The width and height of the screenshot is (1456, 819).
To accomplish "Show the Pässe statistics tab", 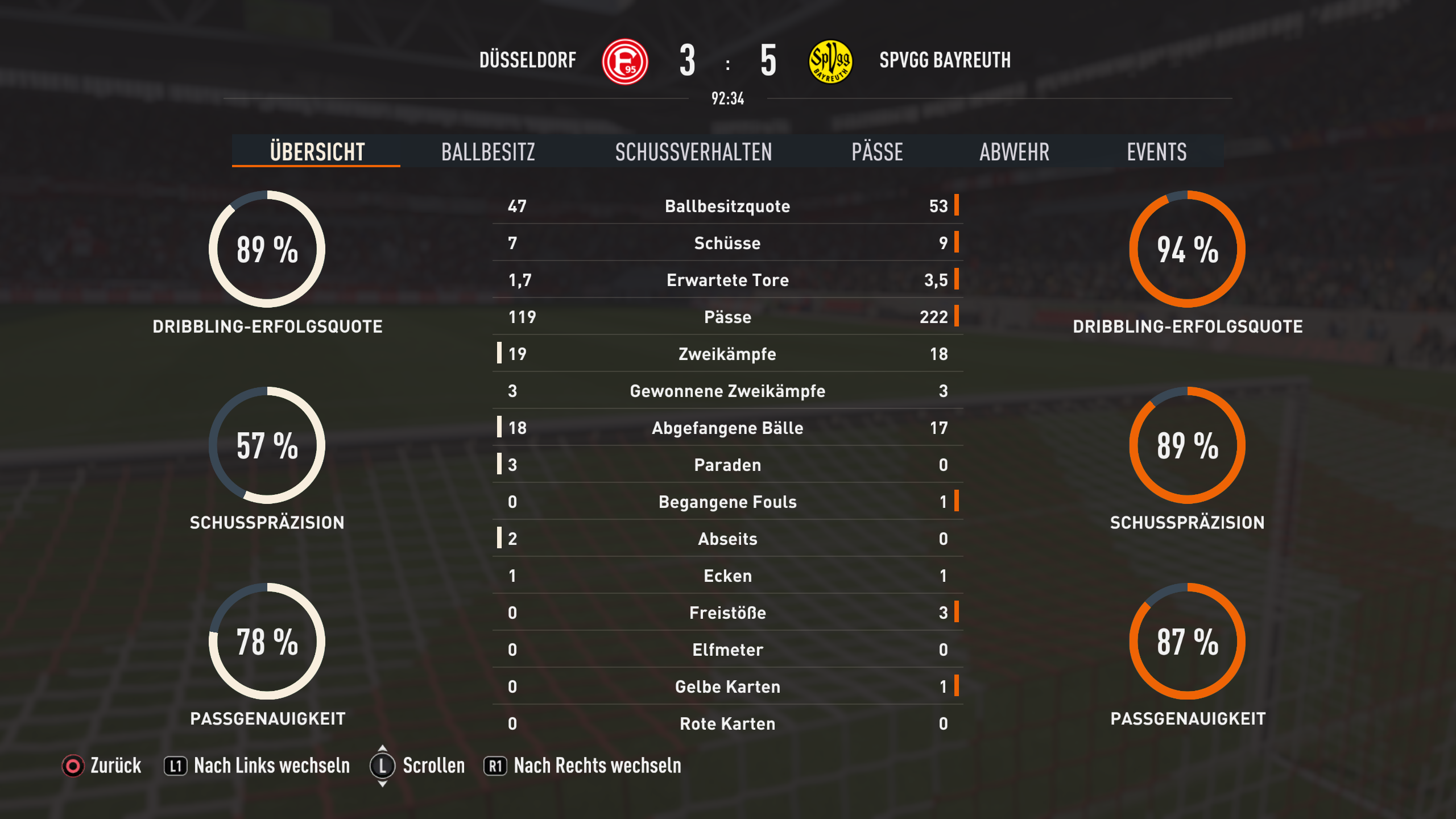I will point(877,152).
